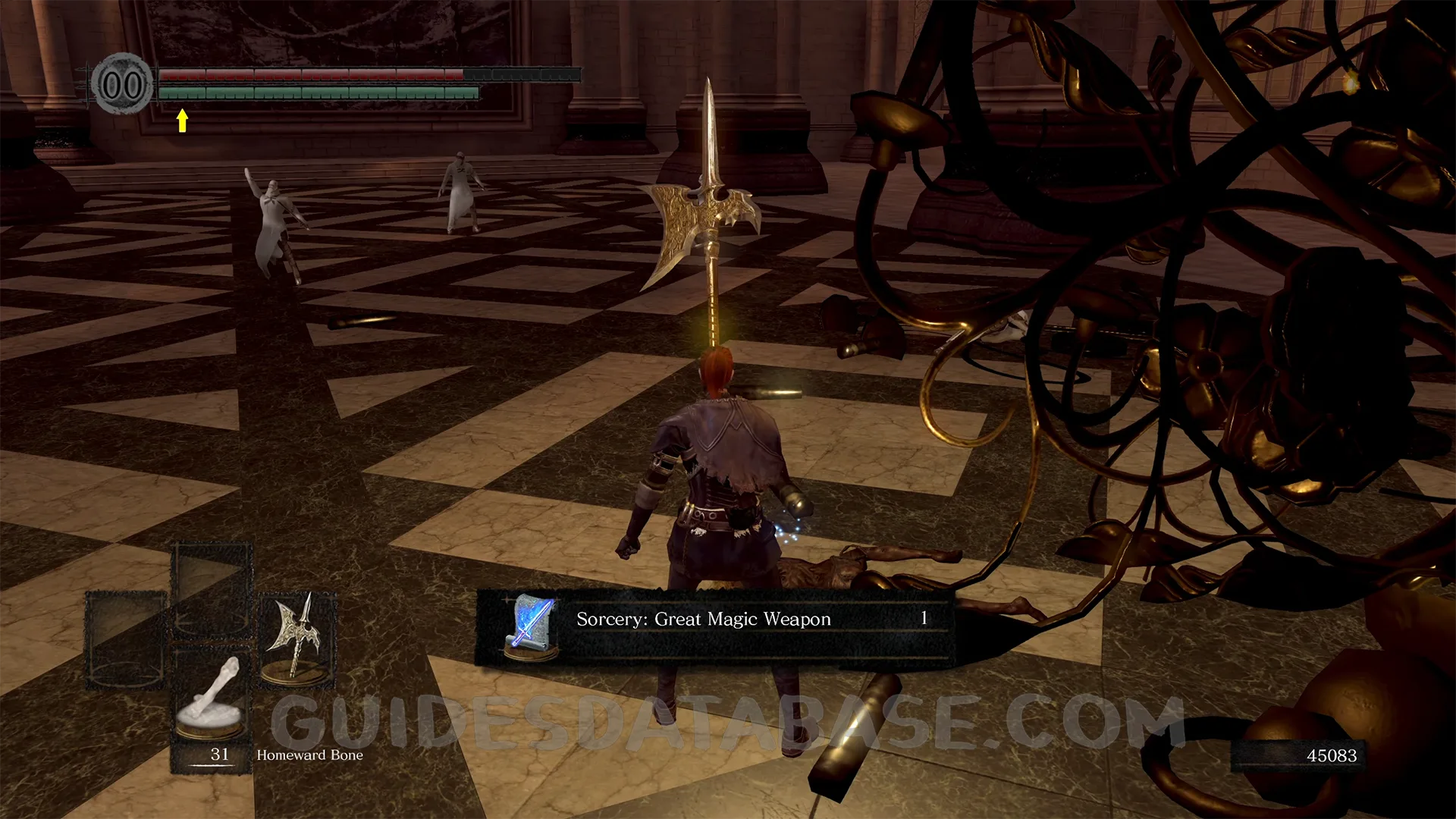Select the halberd weapon slot
The width and height of the screenshot is (1456, 819).
point(297,639)
